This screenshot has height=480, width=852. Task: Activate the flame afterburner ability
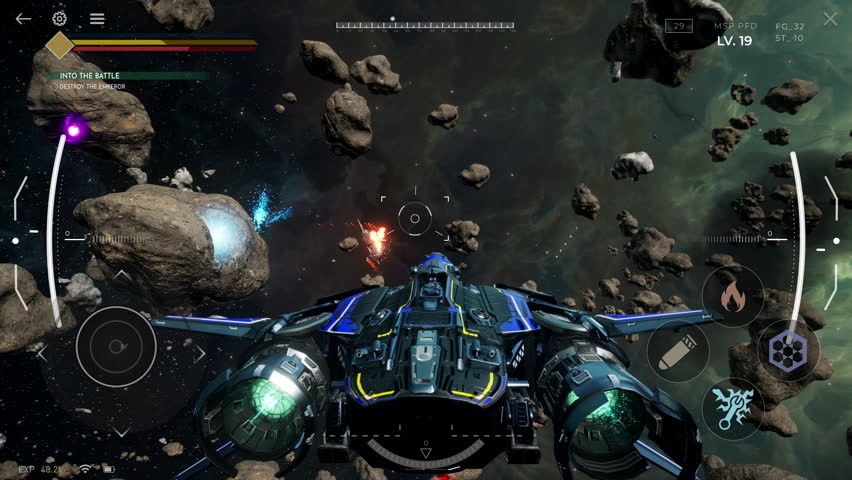coord(732,296)
